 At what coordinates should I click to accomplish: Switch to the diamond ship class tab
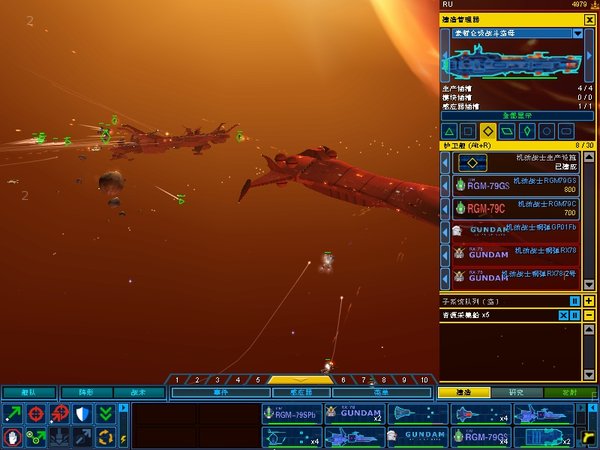[487, 131]
